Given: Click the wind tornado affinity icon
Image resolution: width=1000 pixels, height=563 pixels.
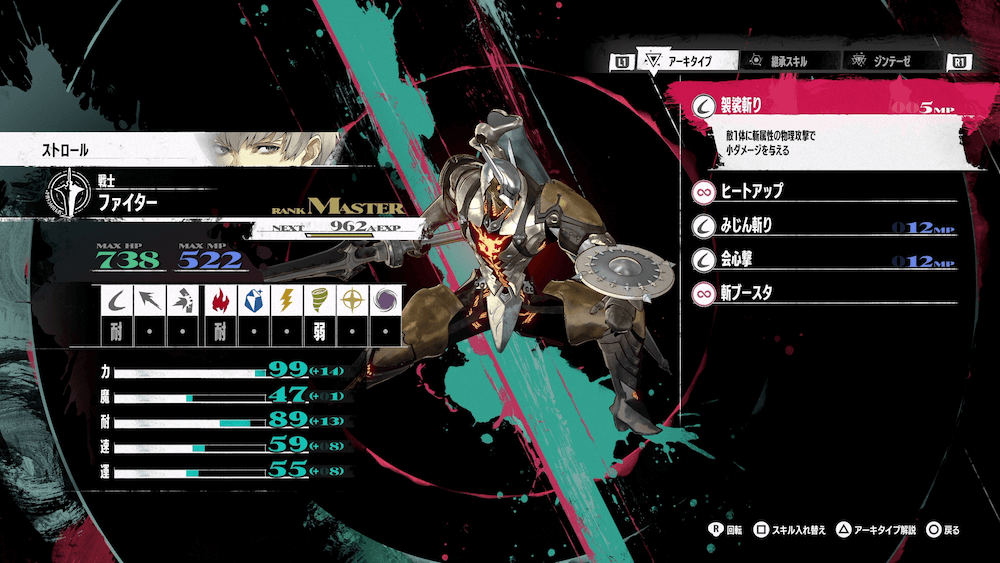Looking at the screenshot, I should 319,300.
